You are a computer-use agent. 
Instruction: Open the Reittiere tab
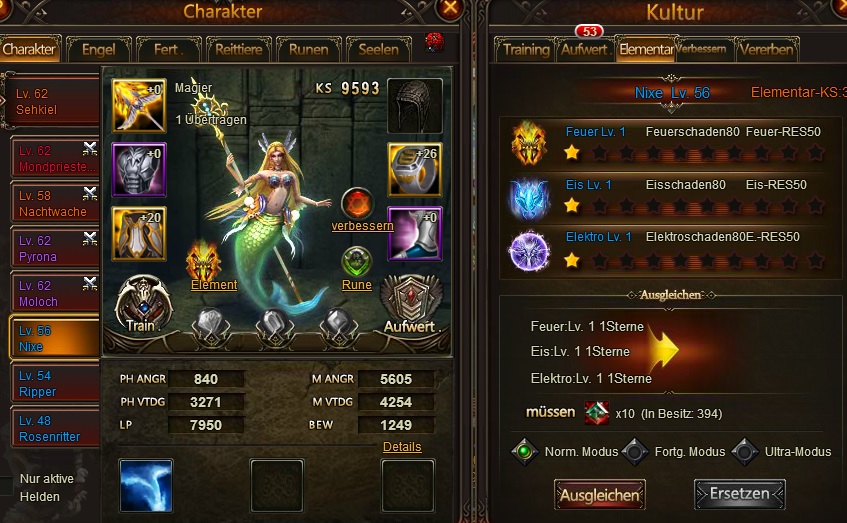[x=238, y=49]
